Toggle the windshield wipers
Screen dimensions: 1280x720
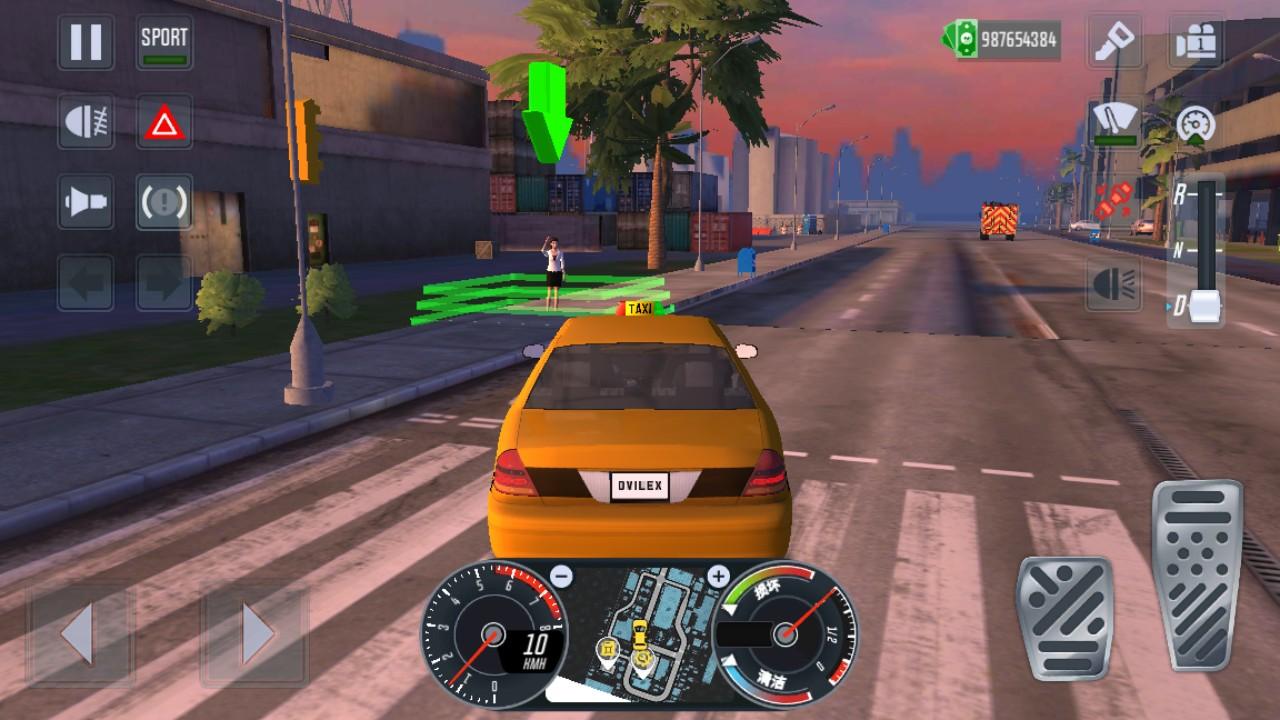pyautogui.click(x=1115, y=123)
